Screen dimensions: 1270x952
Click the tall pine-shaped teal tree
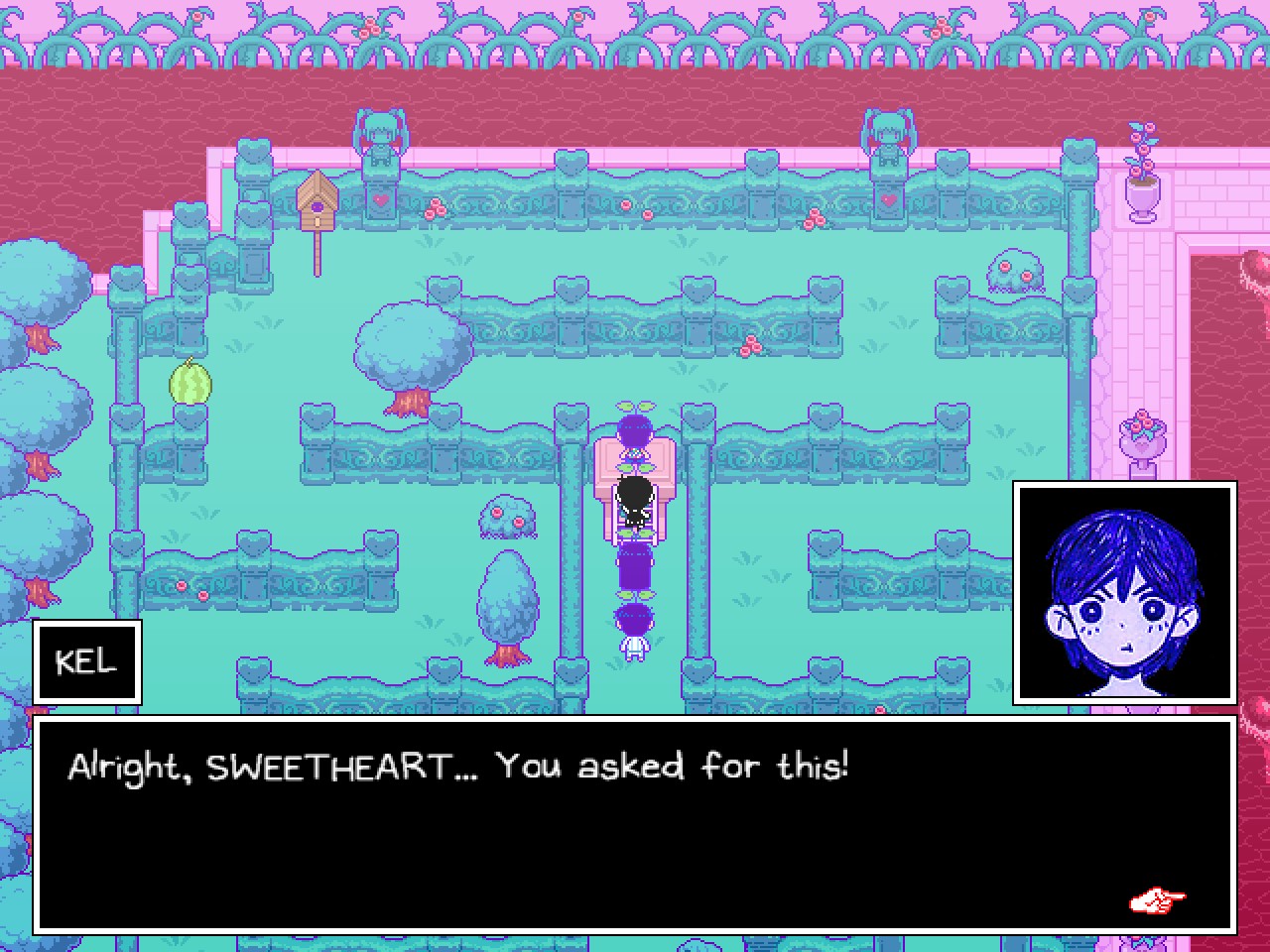pyautogui.click(x=508, y=595)
